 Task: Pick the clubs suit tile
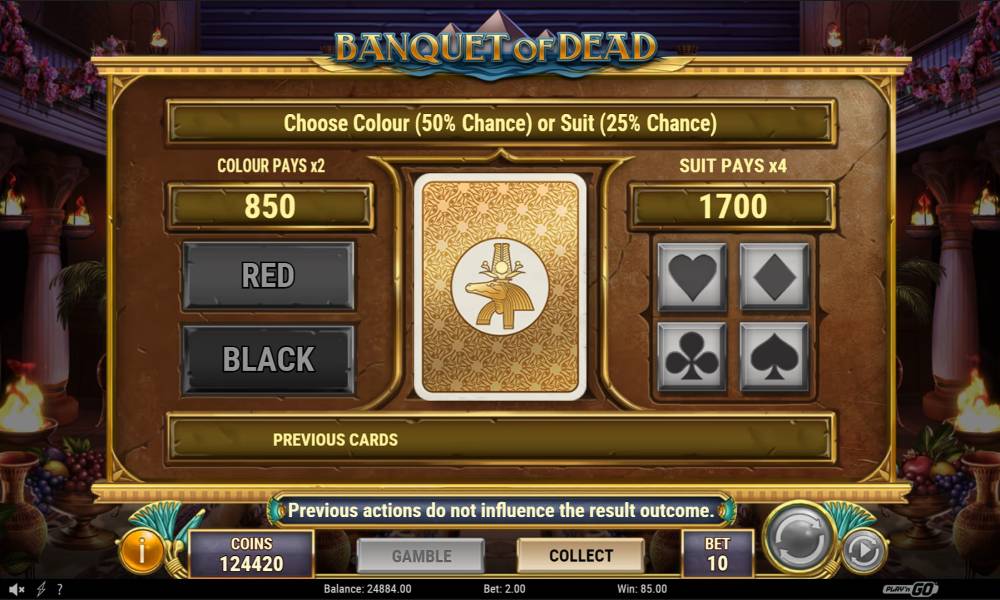click(692, 356)
